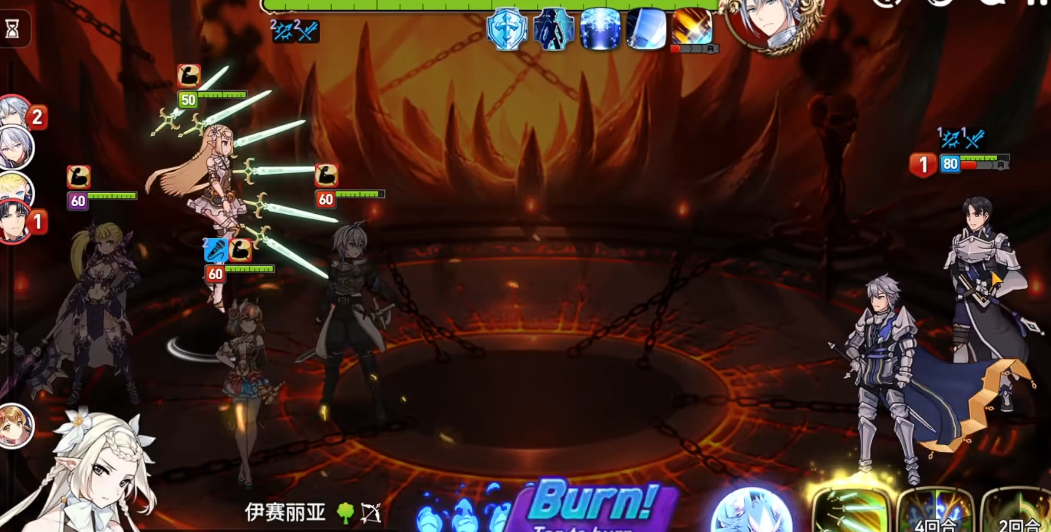Select the skill with 4-turn cooldown
The image size is (1051, 532).
click(x=935, y=510)
